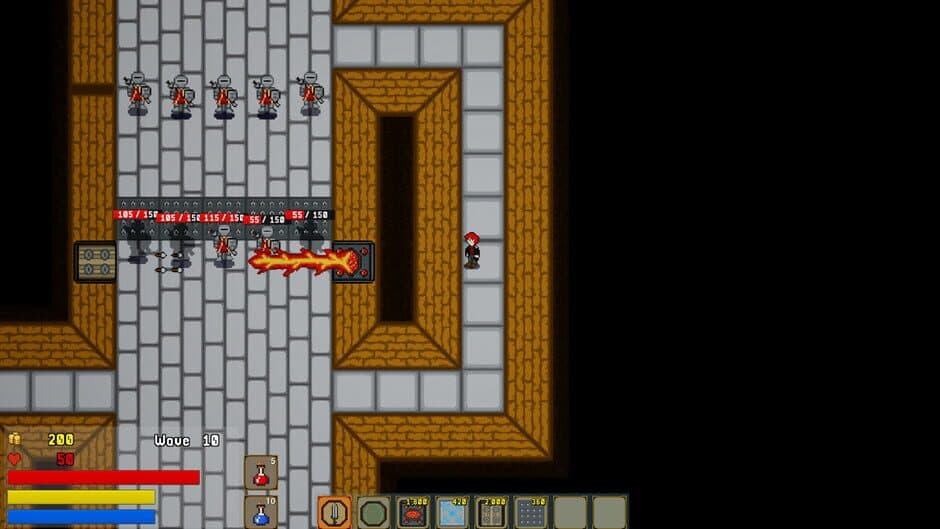Use the red health potion
Screen dimensions: 940x529
(261, 473)
